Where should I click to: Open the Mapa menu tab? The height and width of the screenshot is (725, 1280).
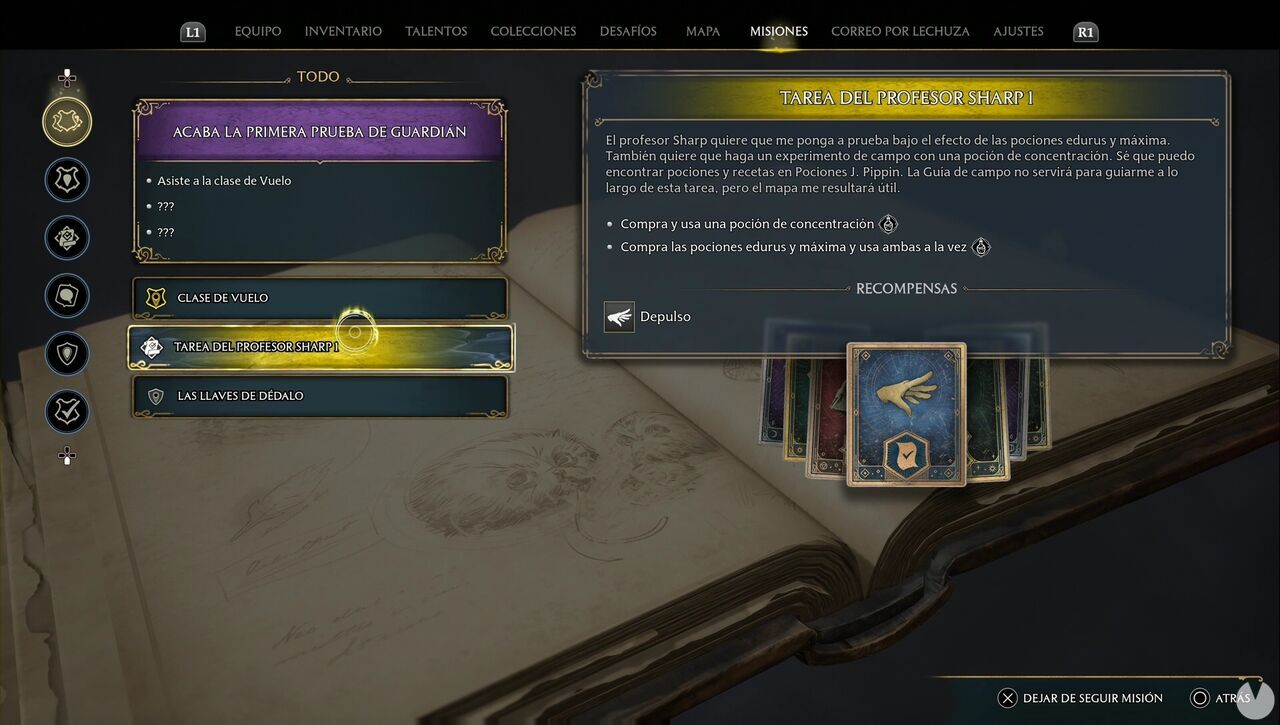[702, 31]
